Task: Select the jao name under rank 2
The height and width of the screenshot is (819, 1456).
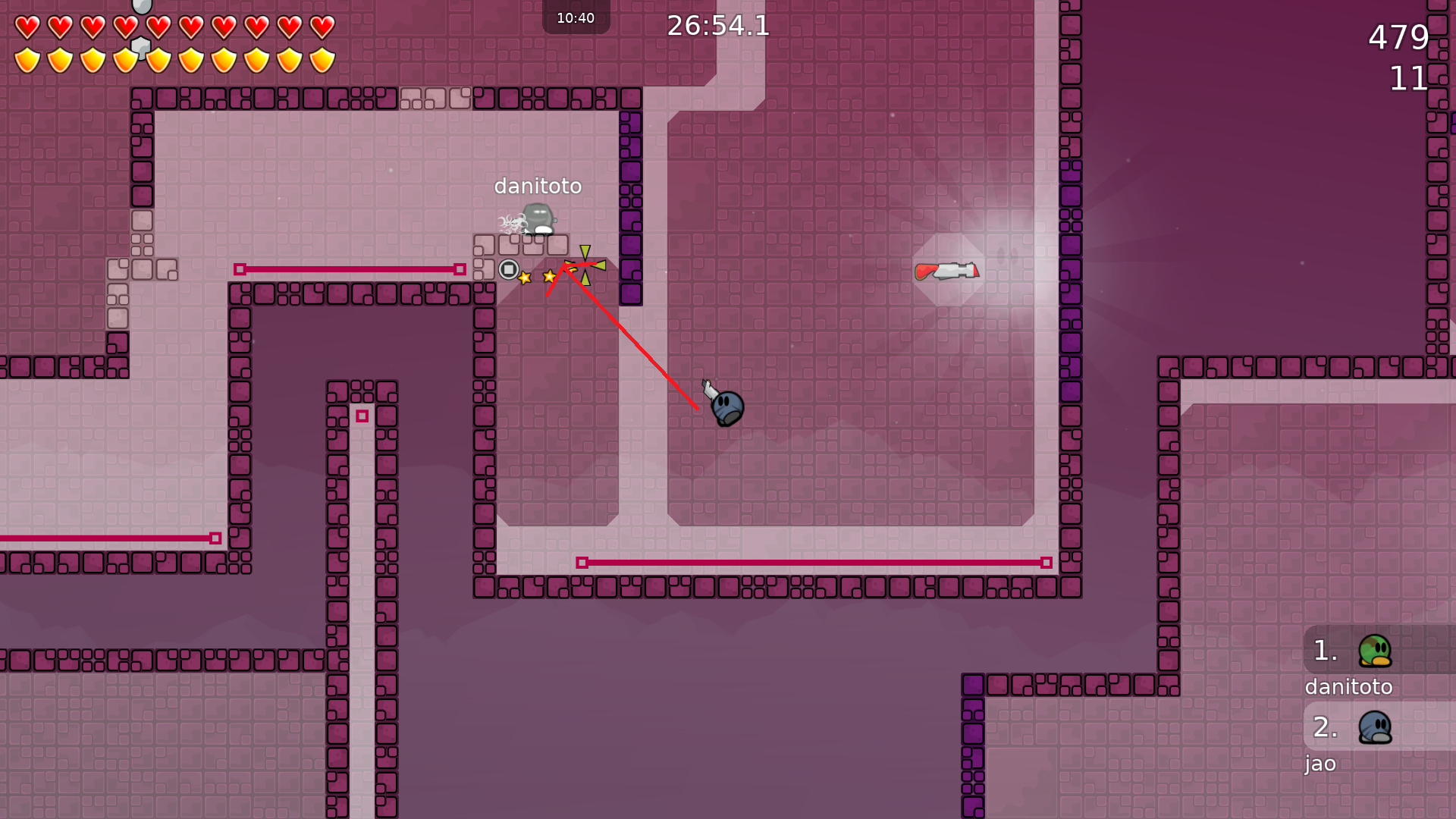Action: tap(1321, 764)
